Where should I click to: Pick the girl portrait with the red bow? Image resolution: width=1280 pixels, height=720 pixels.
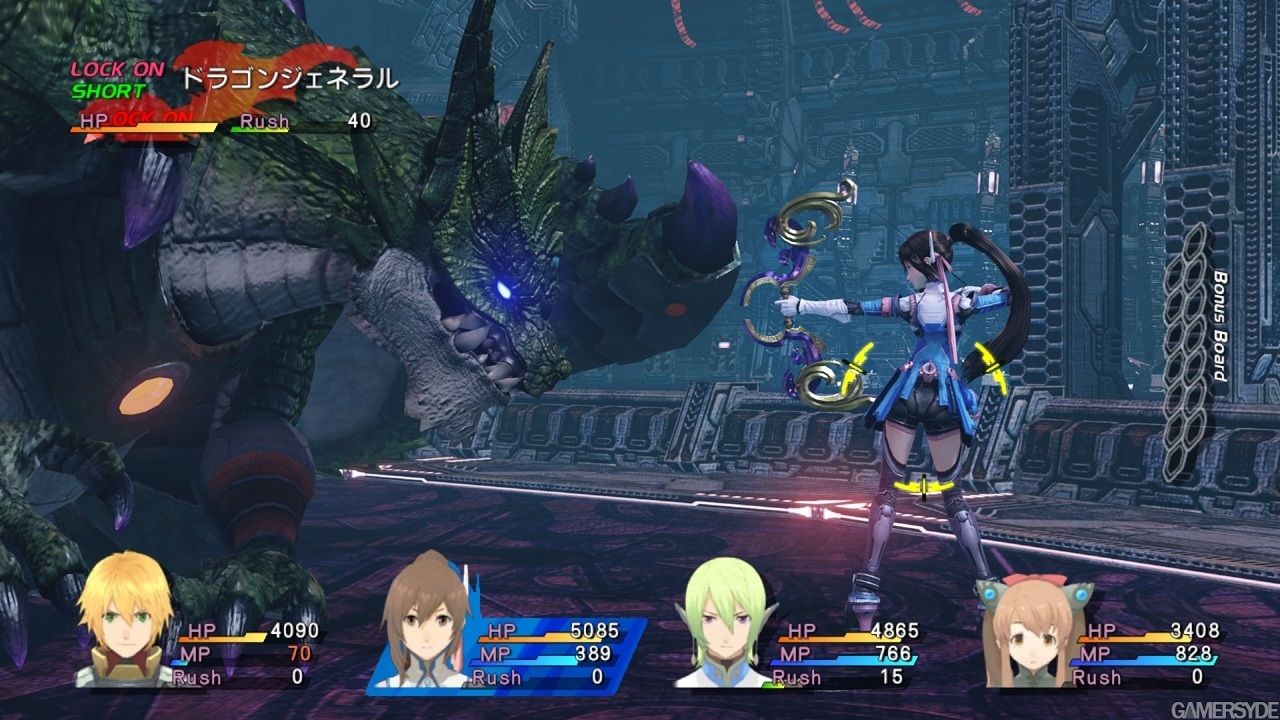tap(1030, 628)
